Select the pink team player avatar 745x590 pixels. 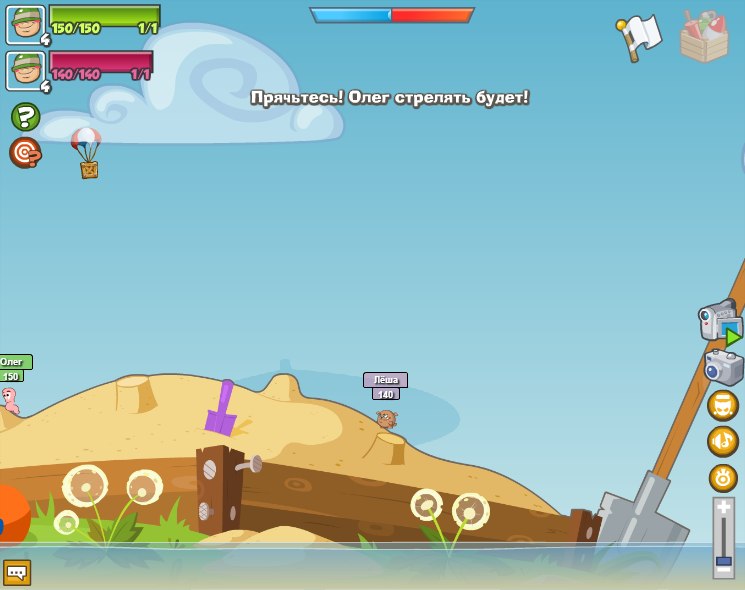tap(25, 70)
